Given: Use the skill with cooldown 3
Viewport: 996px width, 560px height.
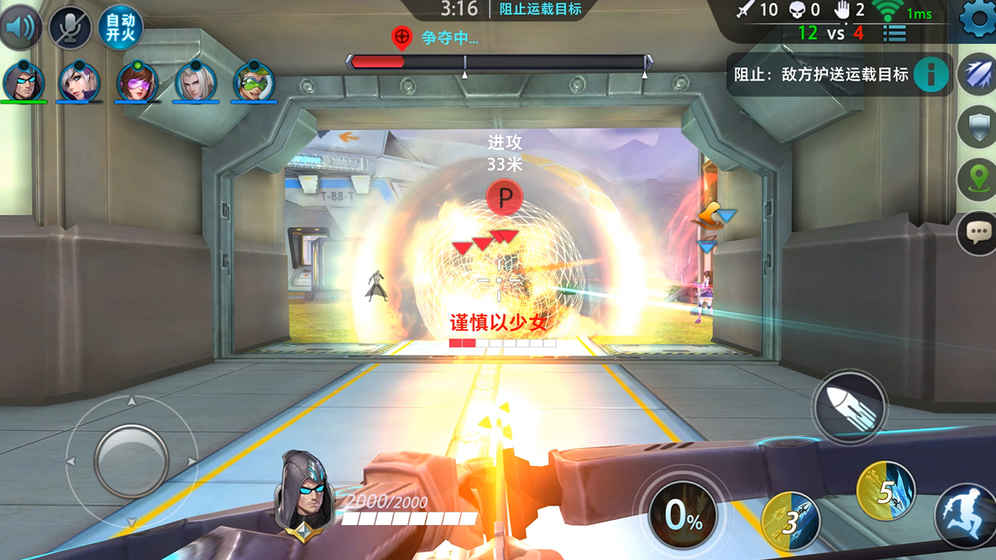Looking at the screenshot, I should click(x=791, y=520).
